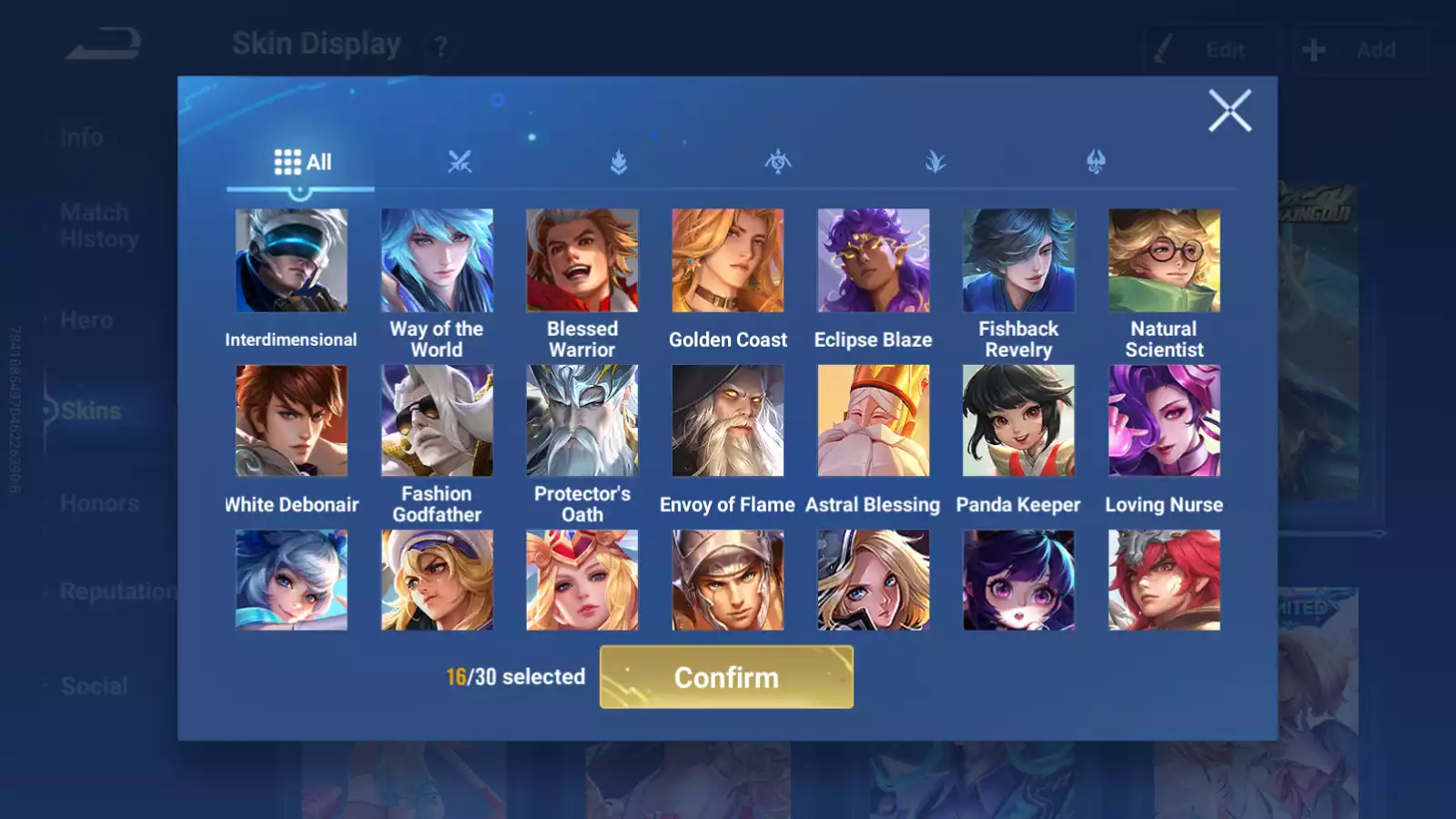Select the Interdimensional skin
The image size is (1456, 819).
291,261
